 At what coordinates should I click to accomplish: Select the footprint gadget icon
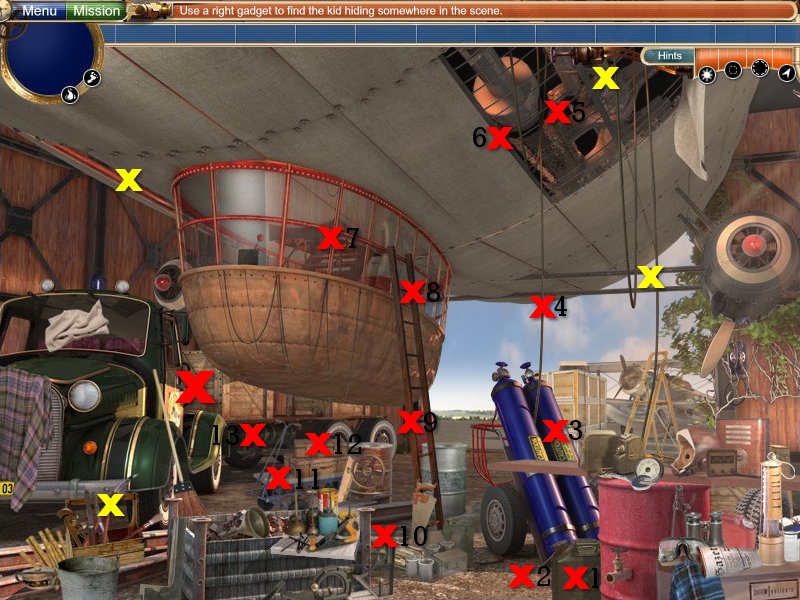click(x=91, y=77)
